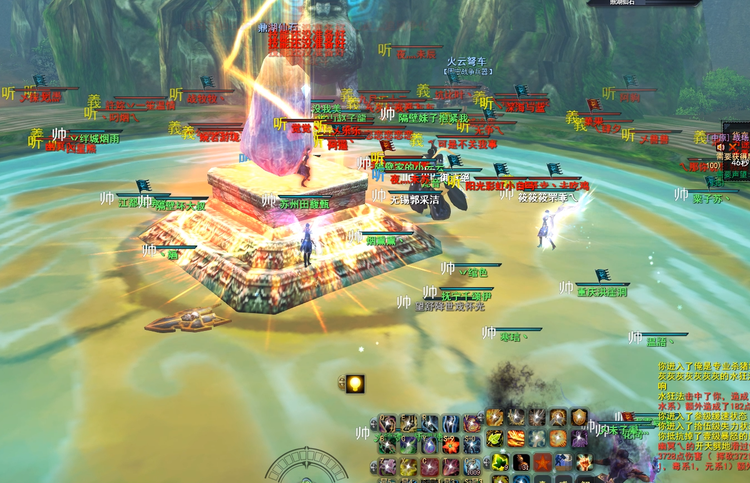Use the red flower skill icon
Image resolution: width=750 pixels, height=483 pixels.
point(450,445)
